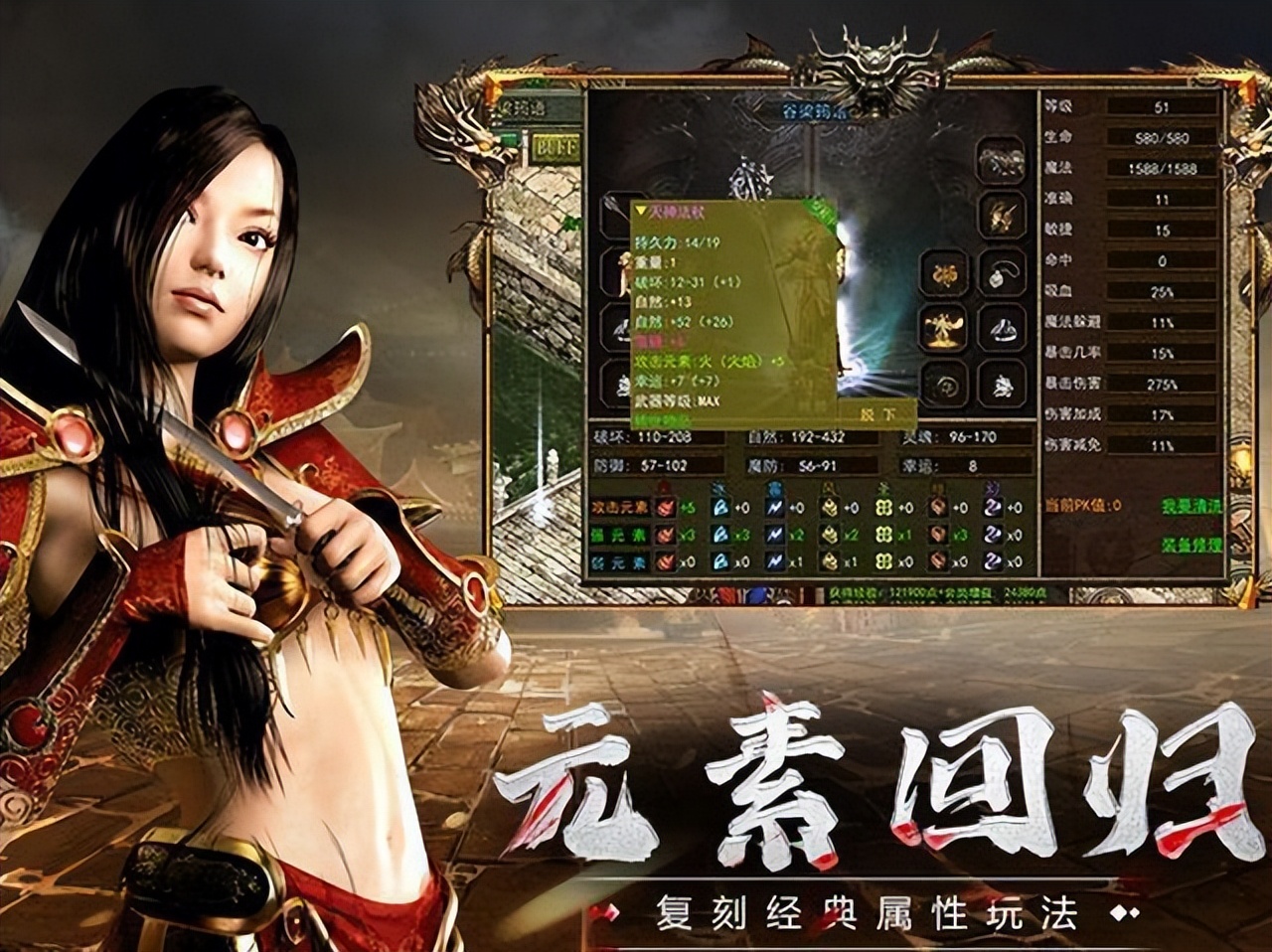Toggle the wind element in the weak element row

(831, 559)
